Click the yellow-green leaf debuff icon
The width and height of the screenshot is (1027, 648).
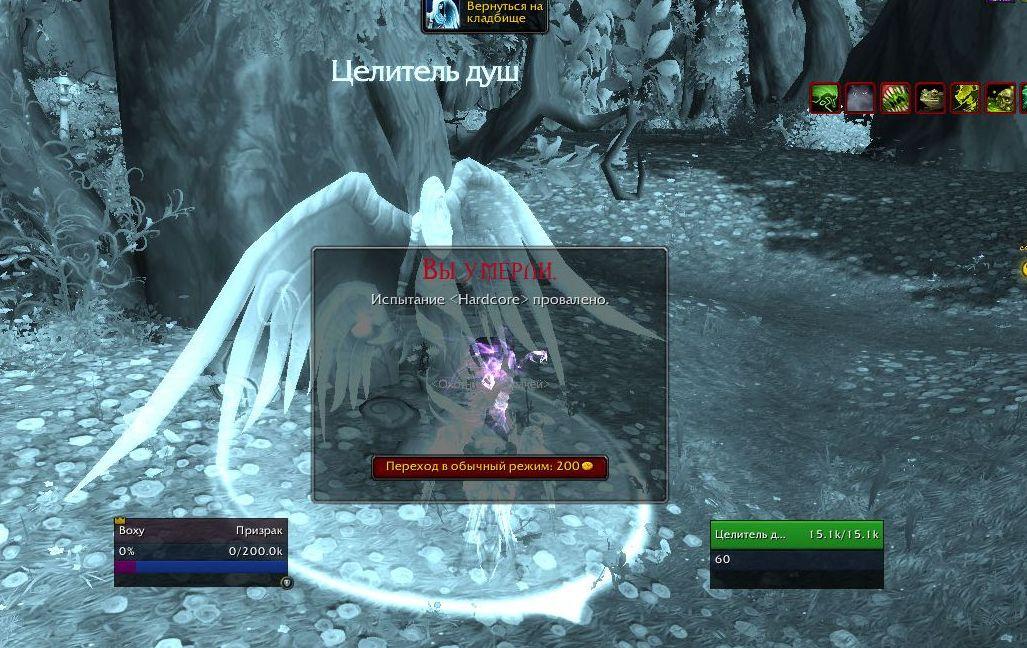965,98
